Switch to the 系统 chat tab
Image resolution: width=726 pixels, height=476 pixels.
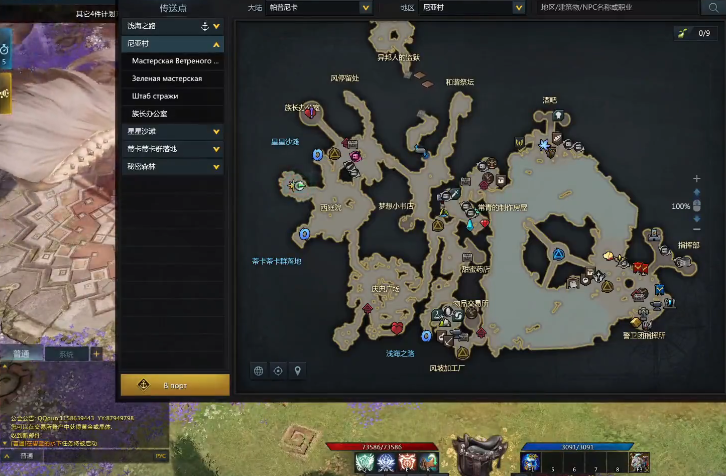coord(65,354)
